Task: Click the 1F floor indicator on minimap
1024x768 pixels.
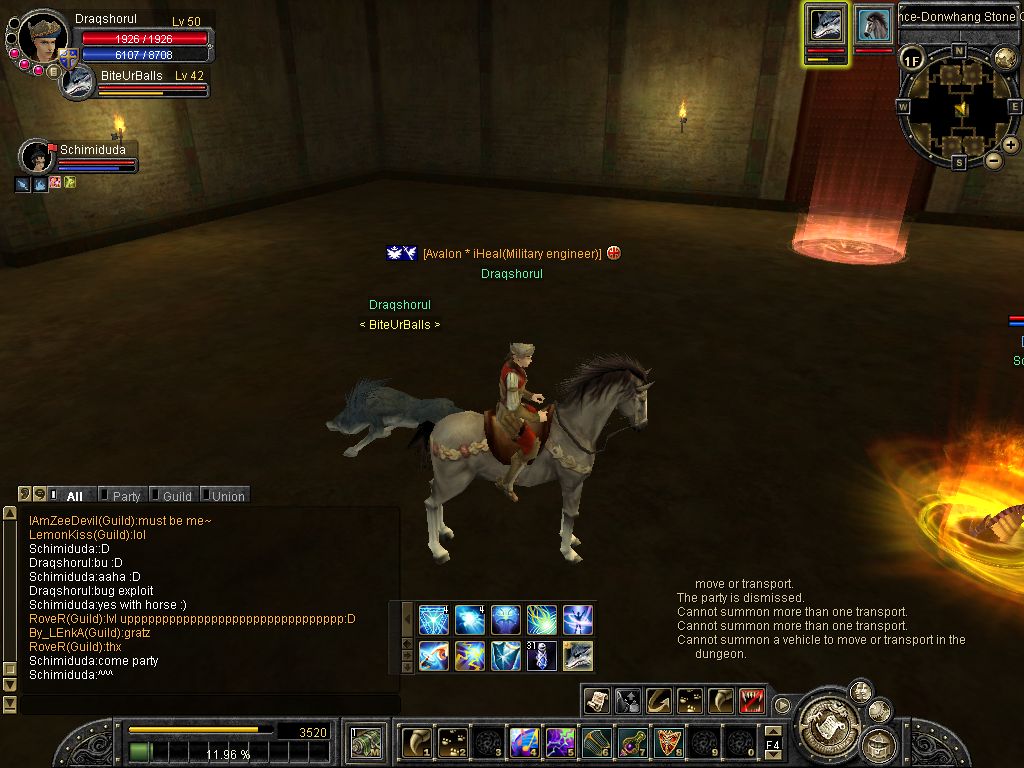Action: coord(911,60)
